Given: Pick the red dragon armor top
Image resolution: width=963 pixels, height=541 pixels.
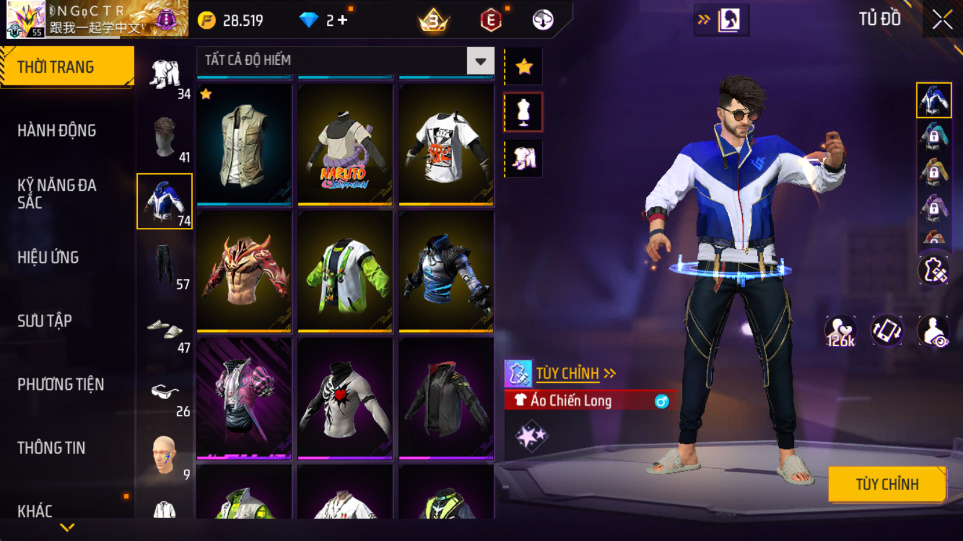Looking at the screenshot, I should (244, 270).
